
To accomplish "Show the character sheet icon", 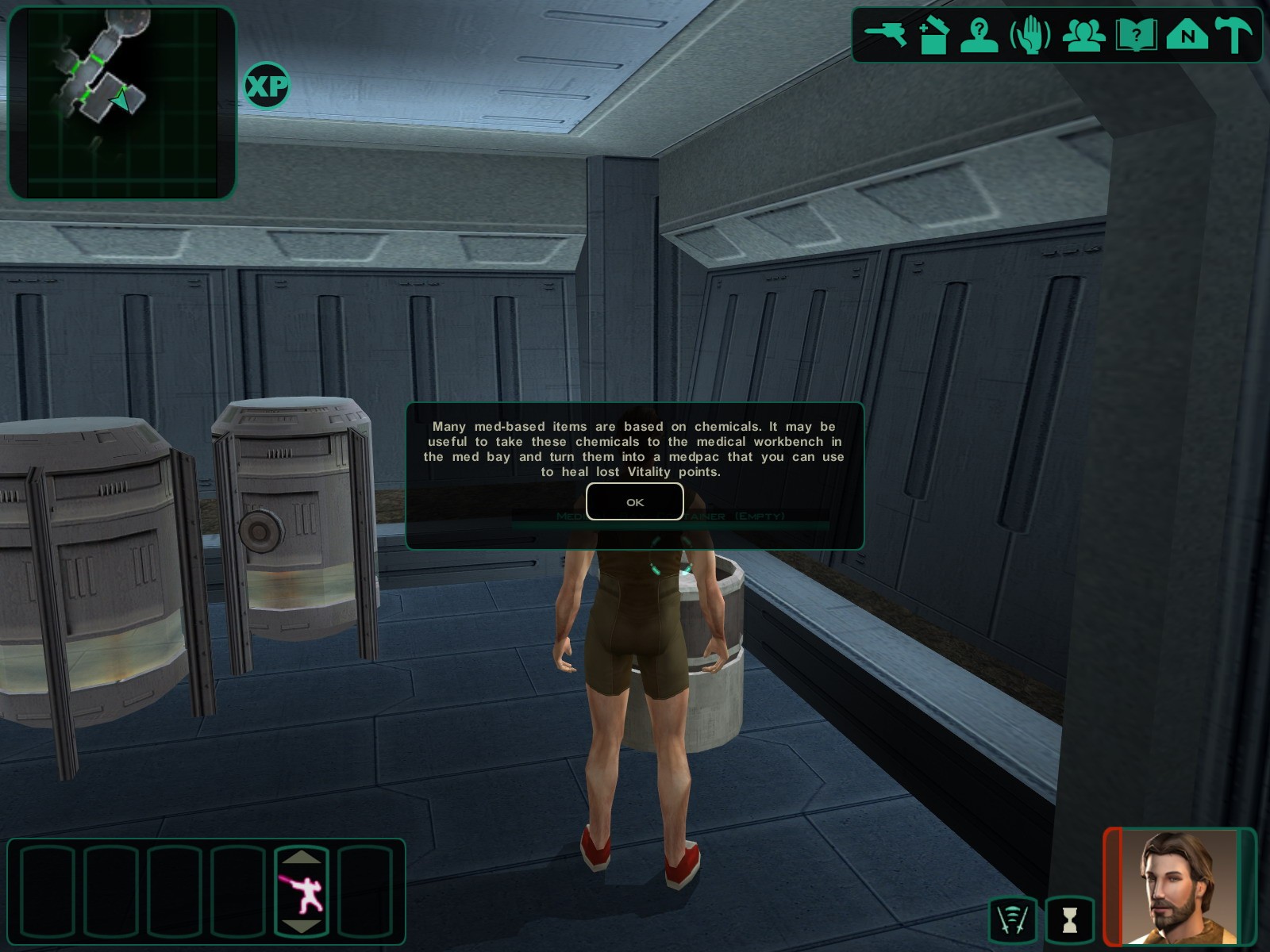I will [979, 36].
